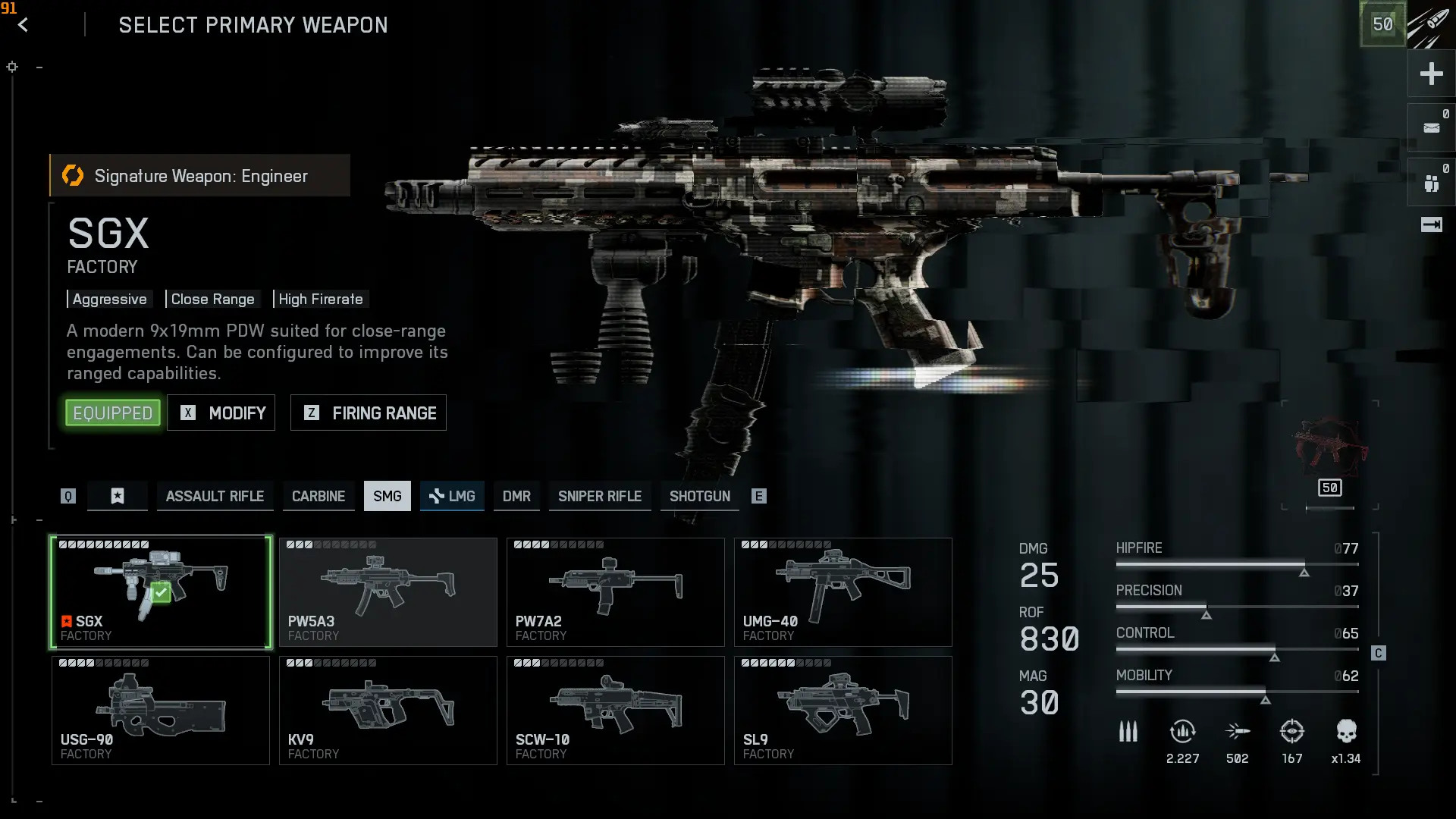
Task: Choose the USG-90 weapon tile
Action: pyautogui.click(x=161, y=711)
